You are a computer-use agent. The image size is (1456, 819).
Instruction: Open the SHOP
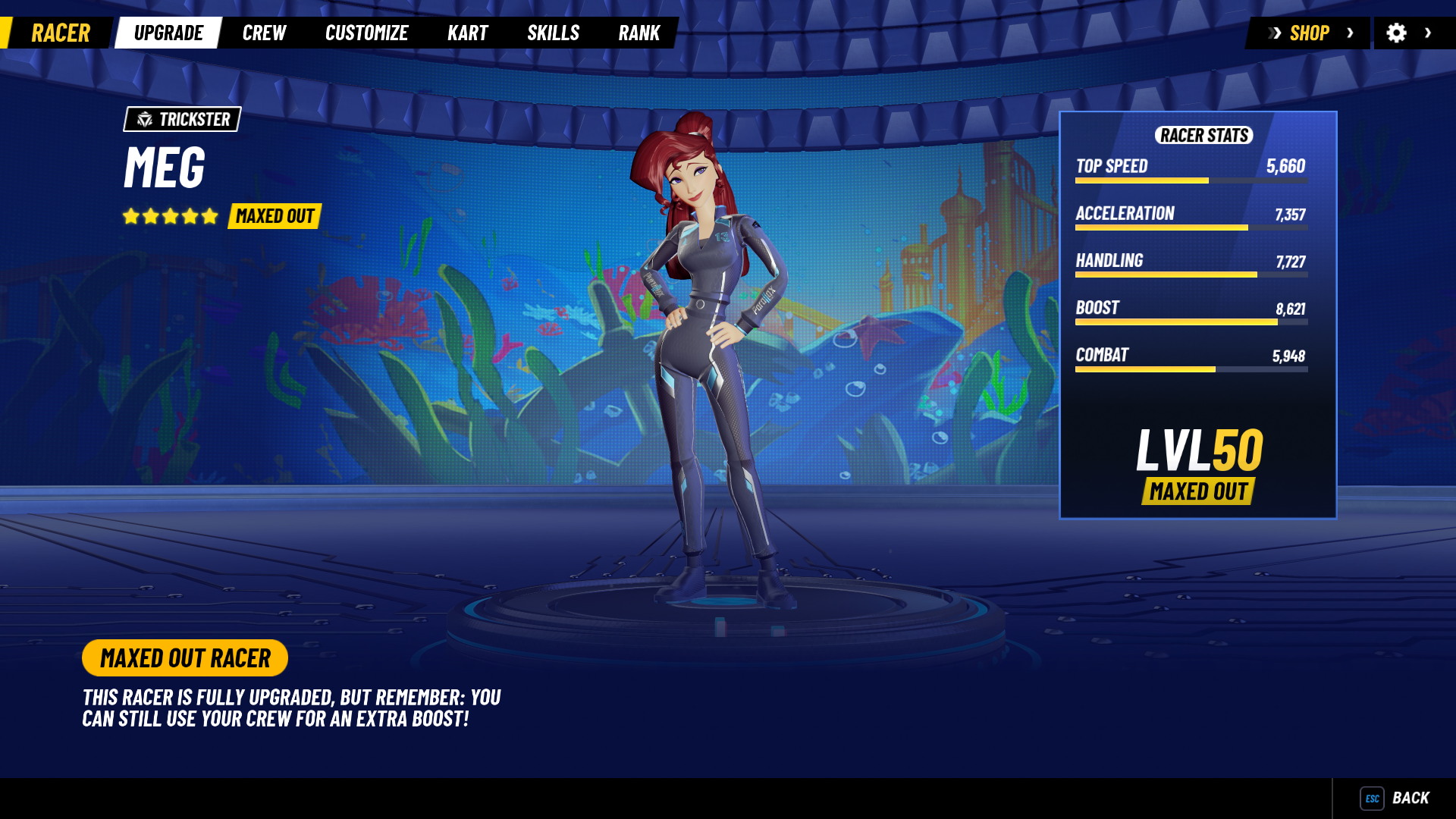point(1310,33)
